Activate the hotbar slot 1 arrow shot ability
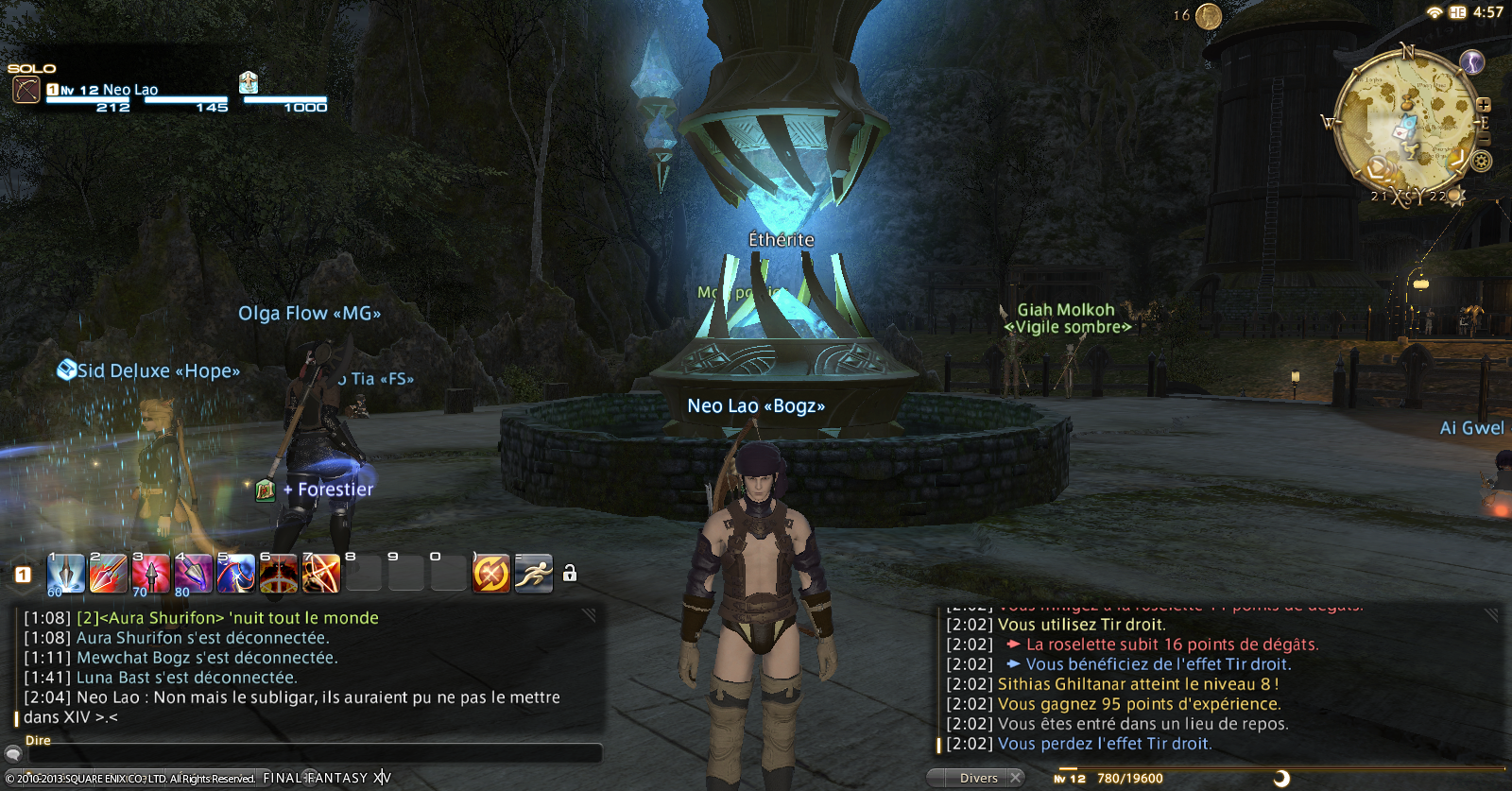 (x=65, y=574)
